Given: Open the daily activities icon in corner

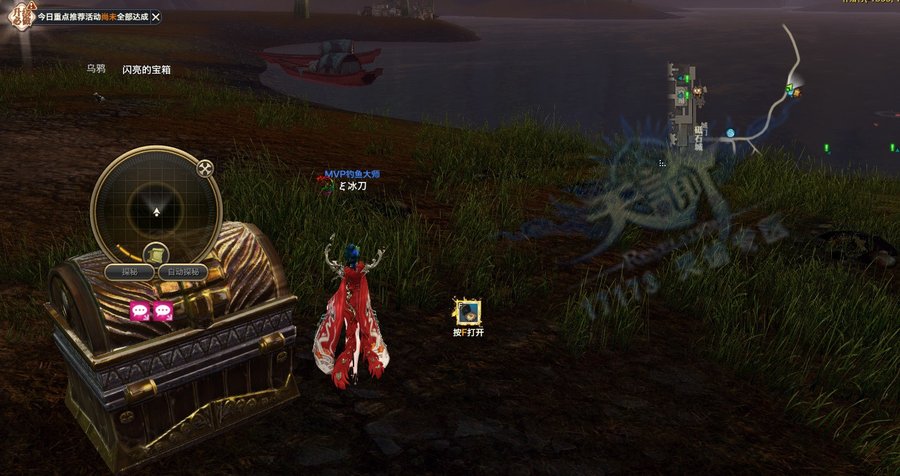Looking at the screenshot, I should [x=16, y=17].
